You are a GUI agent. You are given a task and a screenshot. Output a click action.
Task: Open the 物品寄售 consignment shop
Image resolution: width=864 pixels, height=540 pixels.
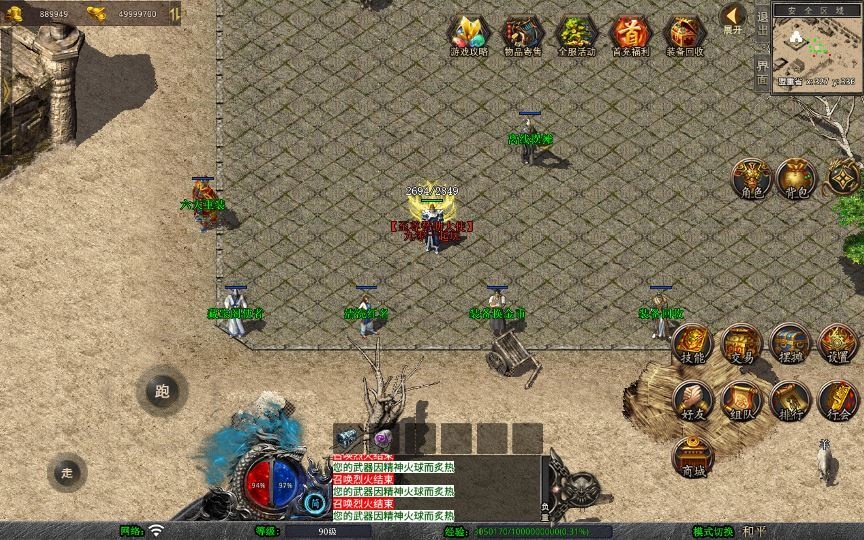click(x=522, y=35)
